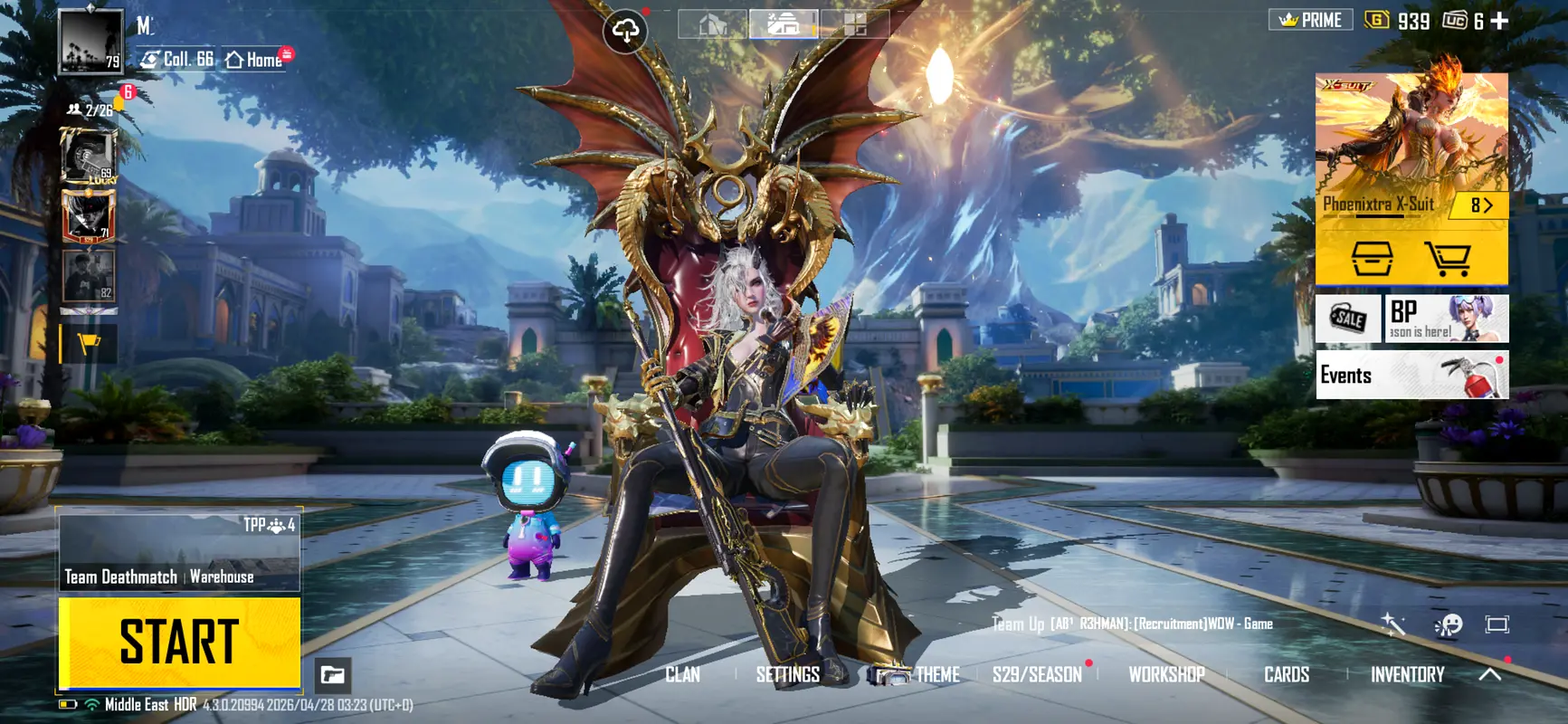Open the INVENTORY
The height and width of the screenshot is (724, 1568).
click(1407, 674)
